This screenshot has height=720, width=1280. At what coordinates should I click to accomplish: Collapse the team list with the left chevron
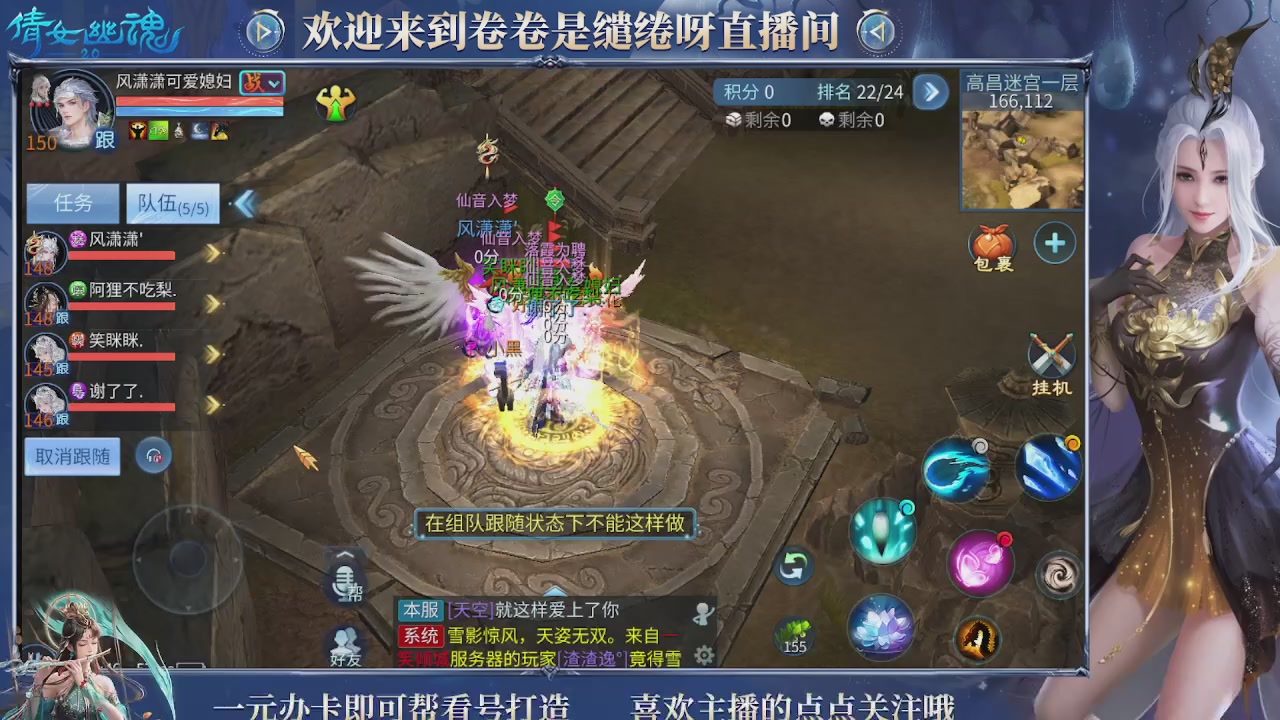(x=246, y=203)
